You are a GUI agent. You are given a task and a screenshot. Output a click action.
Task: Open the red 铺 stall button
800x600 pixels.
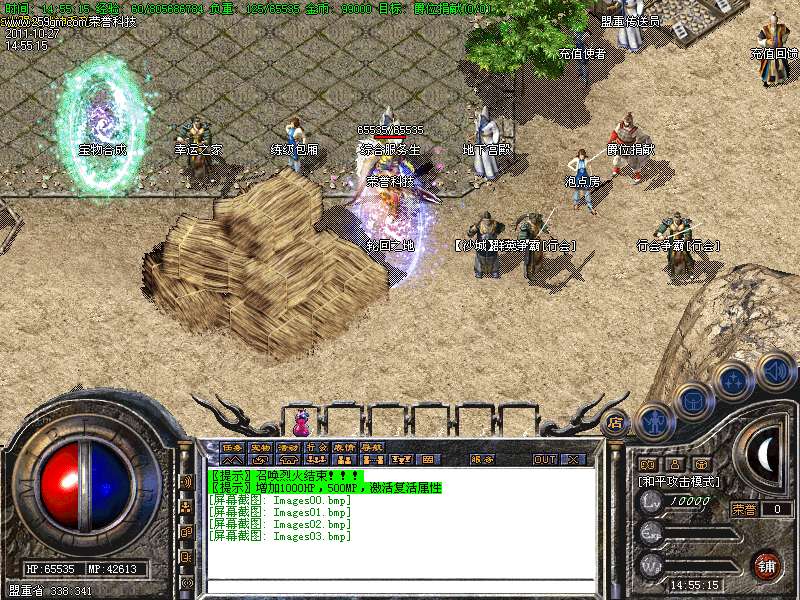767,564
